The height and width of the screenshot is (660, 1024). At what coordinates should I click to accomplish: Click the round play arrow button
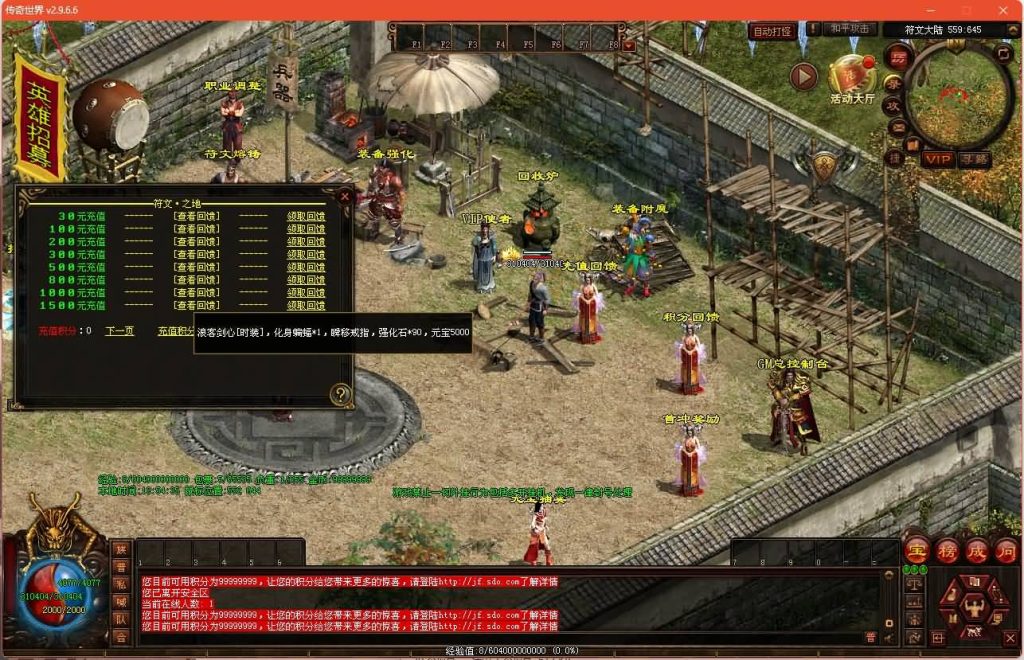pos(804,76)
